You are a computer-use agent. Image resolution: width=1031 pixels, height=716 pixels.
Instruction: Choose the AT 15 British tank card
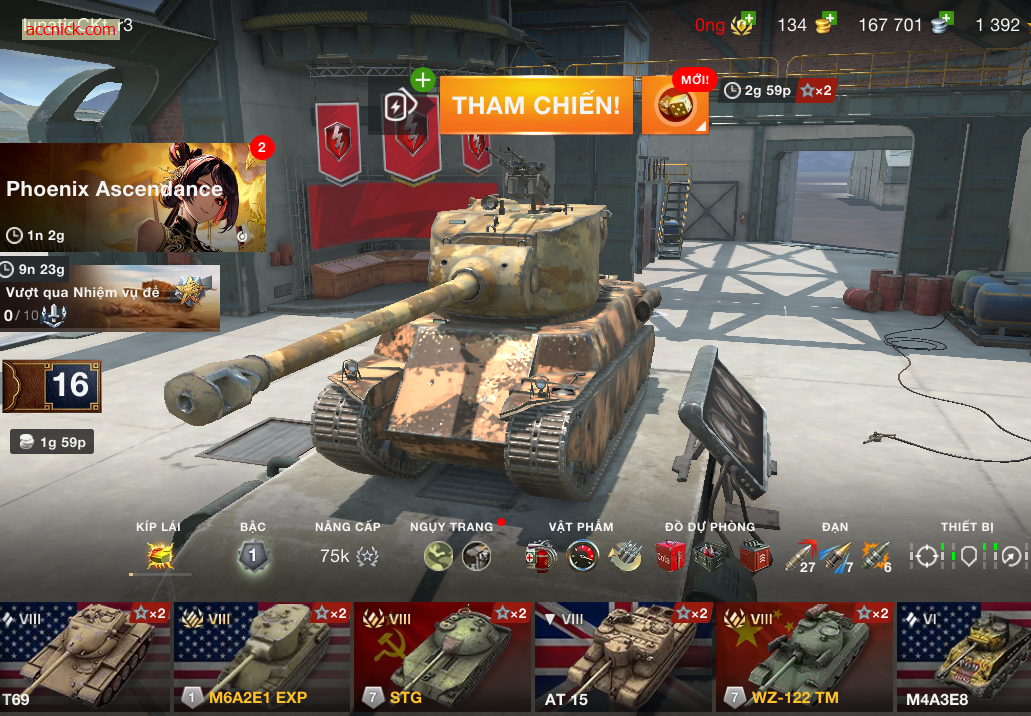click(624, 656)
